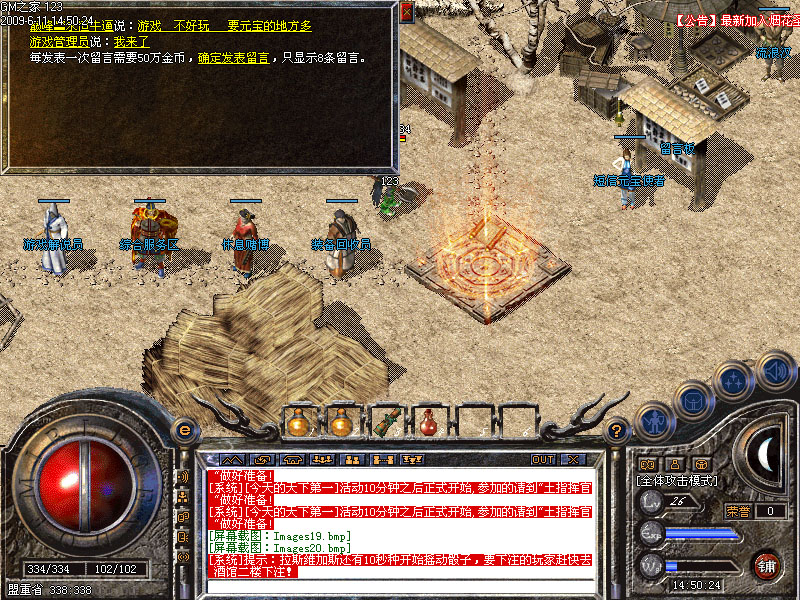Select the green scroll belt slot
This screenshot has height=600, width=800.
[x=385, y=423]
